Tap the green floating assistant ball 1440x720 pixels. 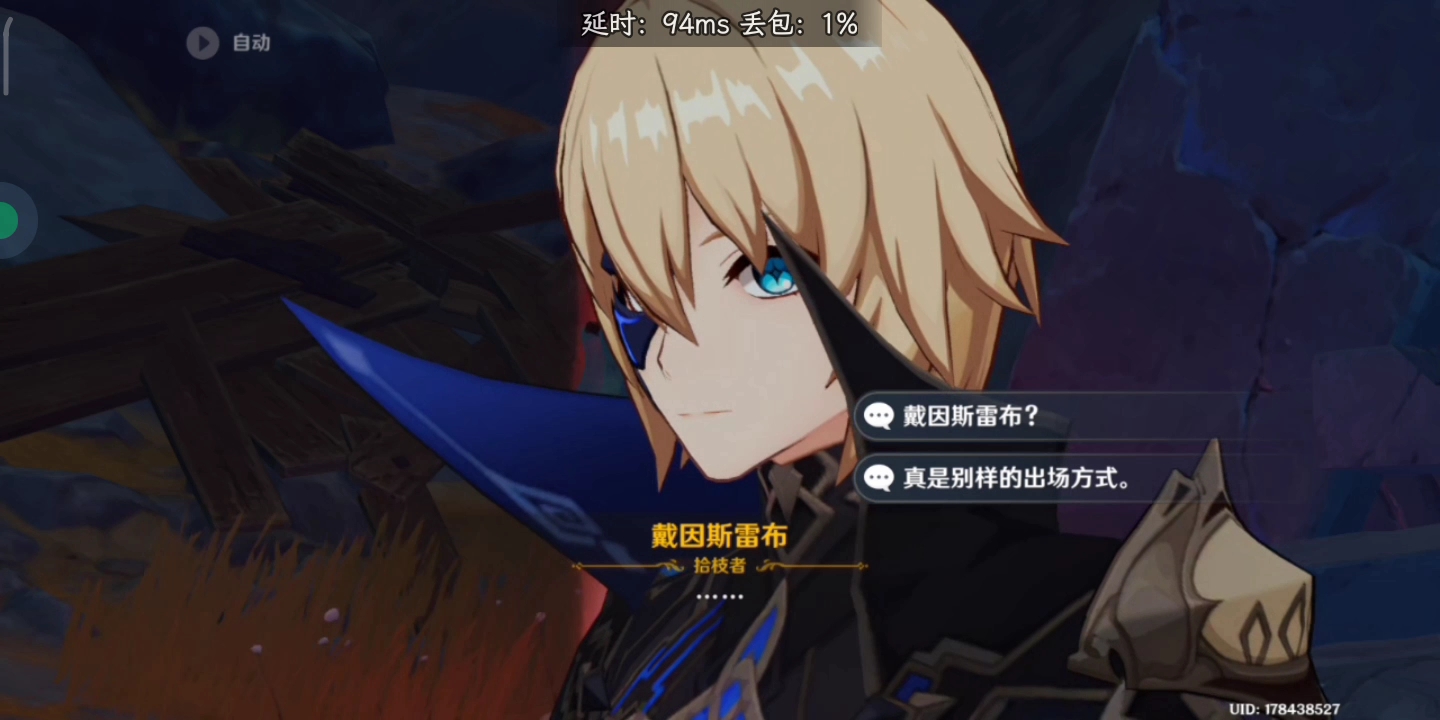point(8,220)
